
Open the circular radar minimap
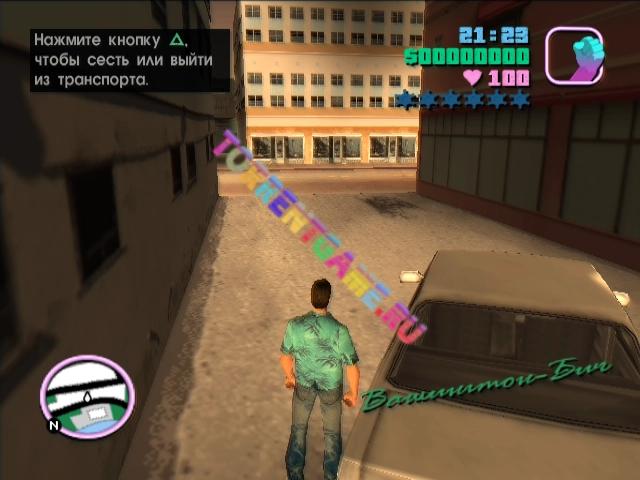point(86,398)
